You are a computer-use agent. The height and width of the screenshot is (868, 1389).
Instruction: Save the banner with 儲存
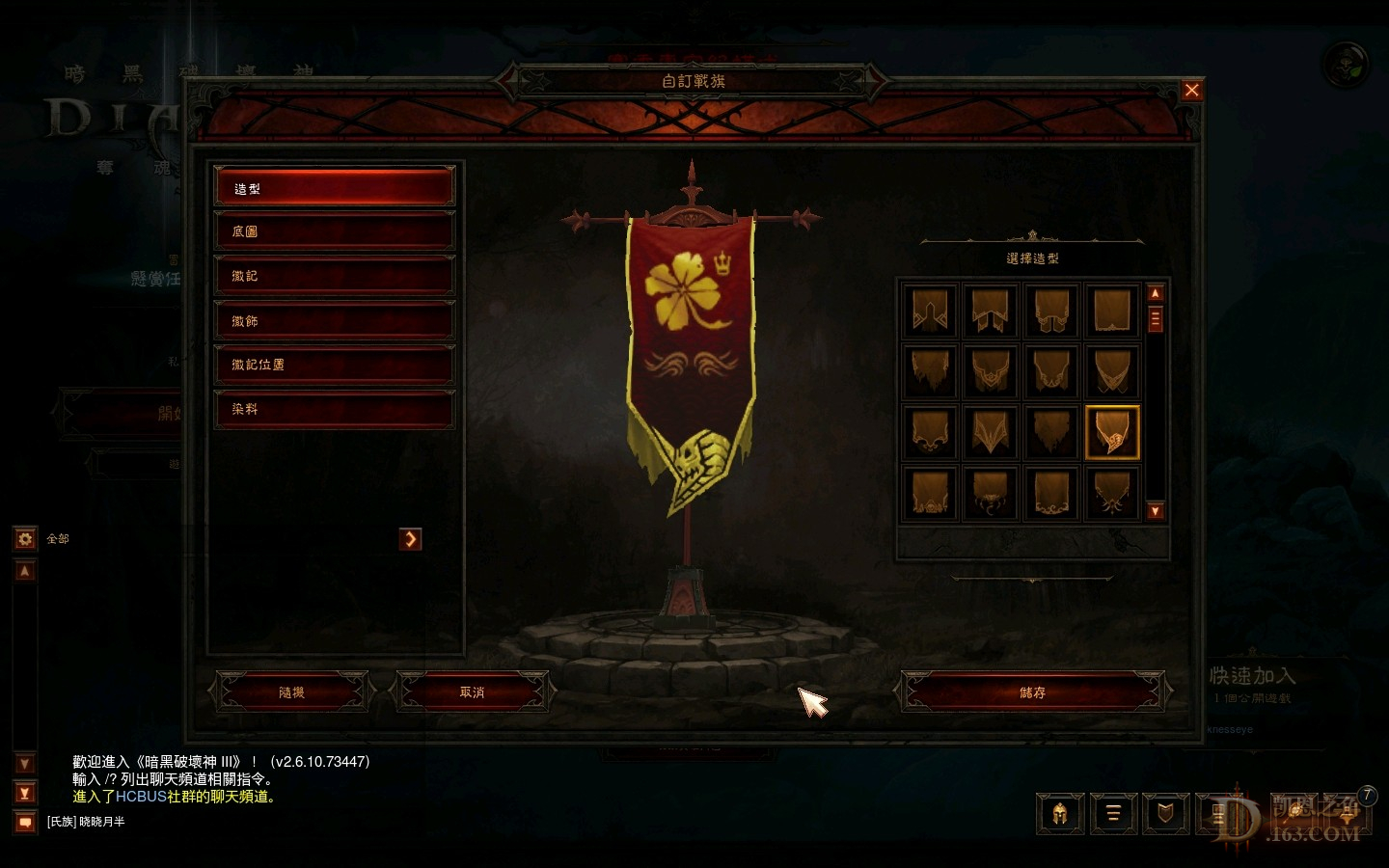pos(1032,692)
